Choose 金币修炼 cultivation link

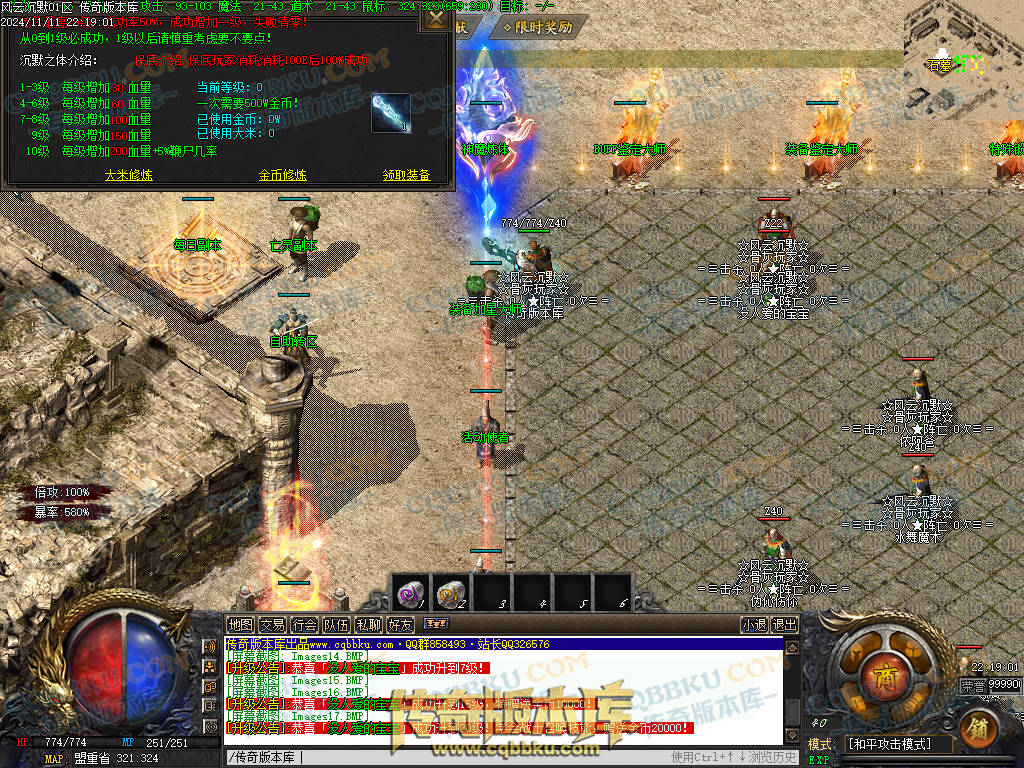(283, 175)
